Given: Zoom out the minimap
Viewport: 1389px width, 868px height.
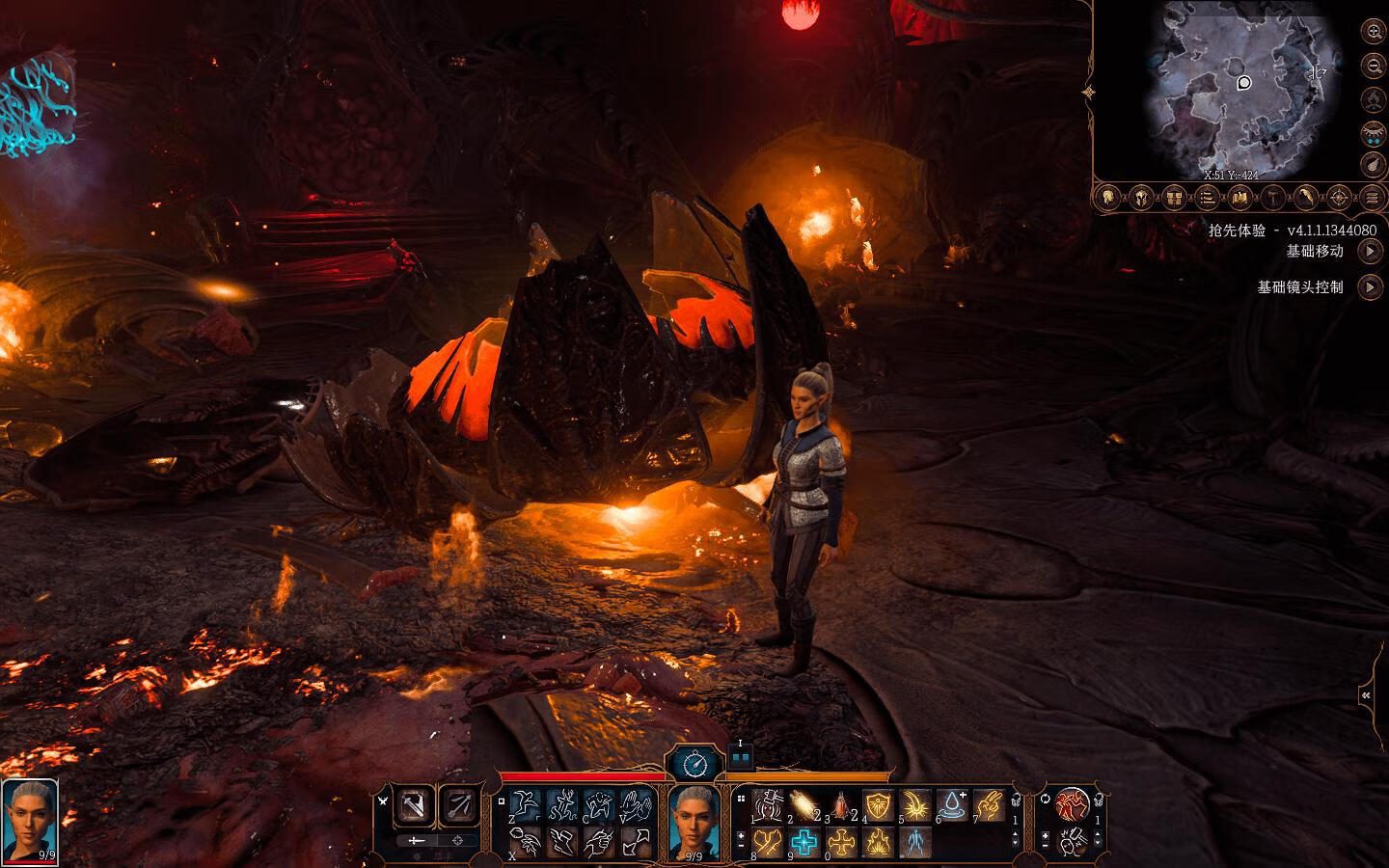Looking at the screenshot, I should [x=1374, y=66].
